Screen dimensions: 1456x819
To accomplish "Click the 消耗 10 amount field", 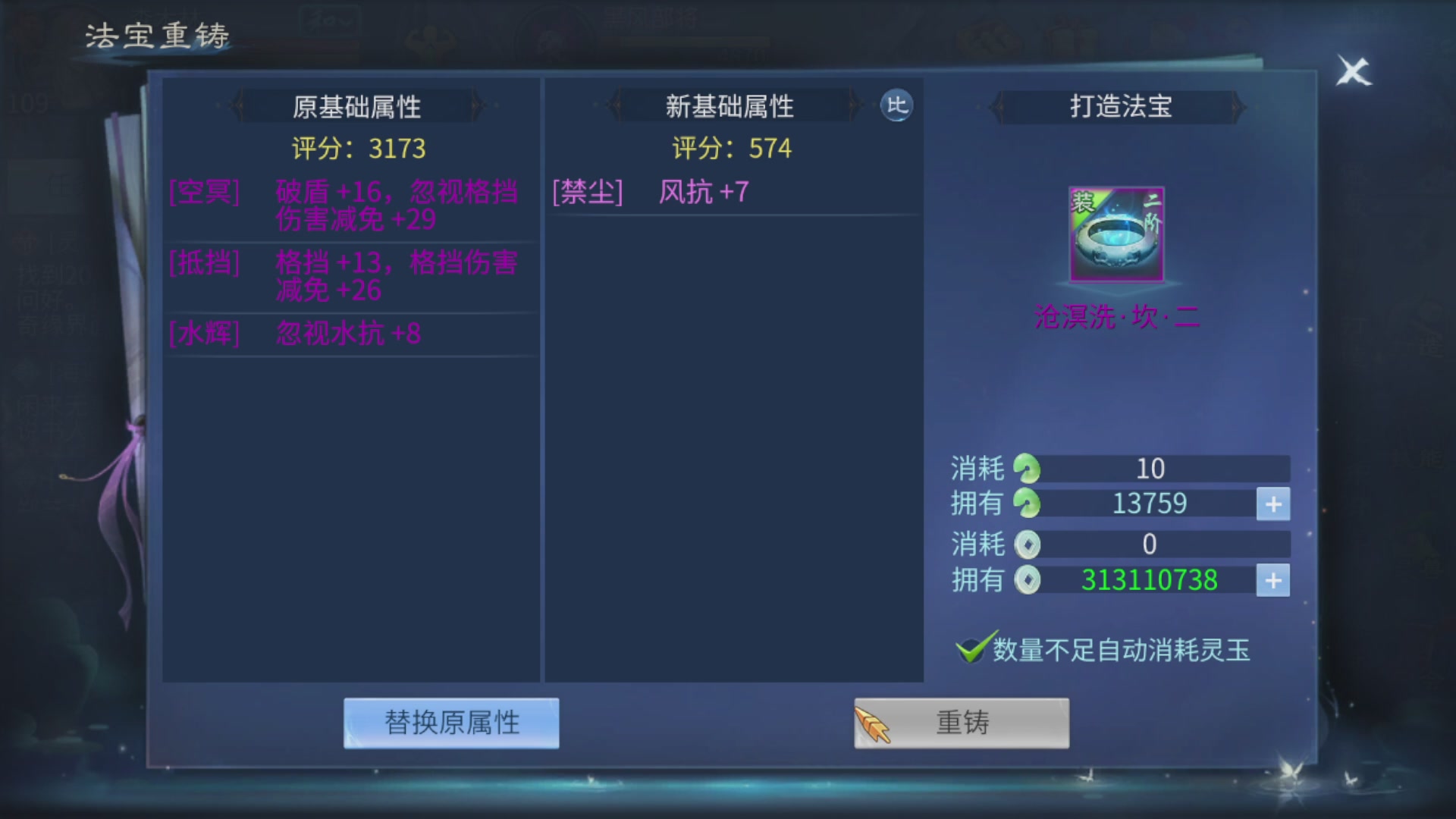I will point(1153,468).
